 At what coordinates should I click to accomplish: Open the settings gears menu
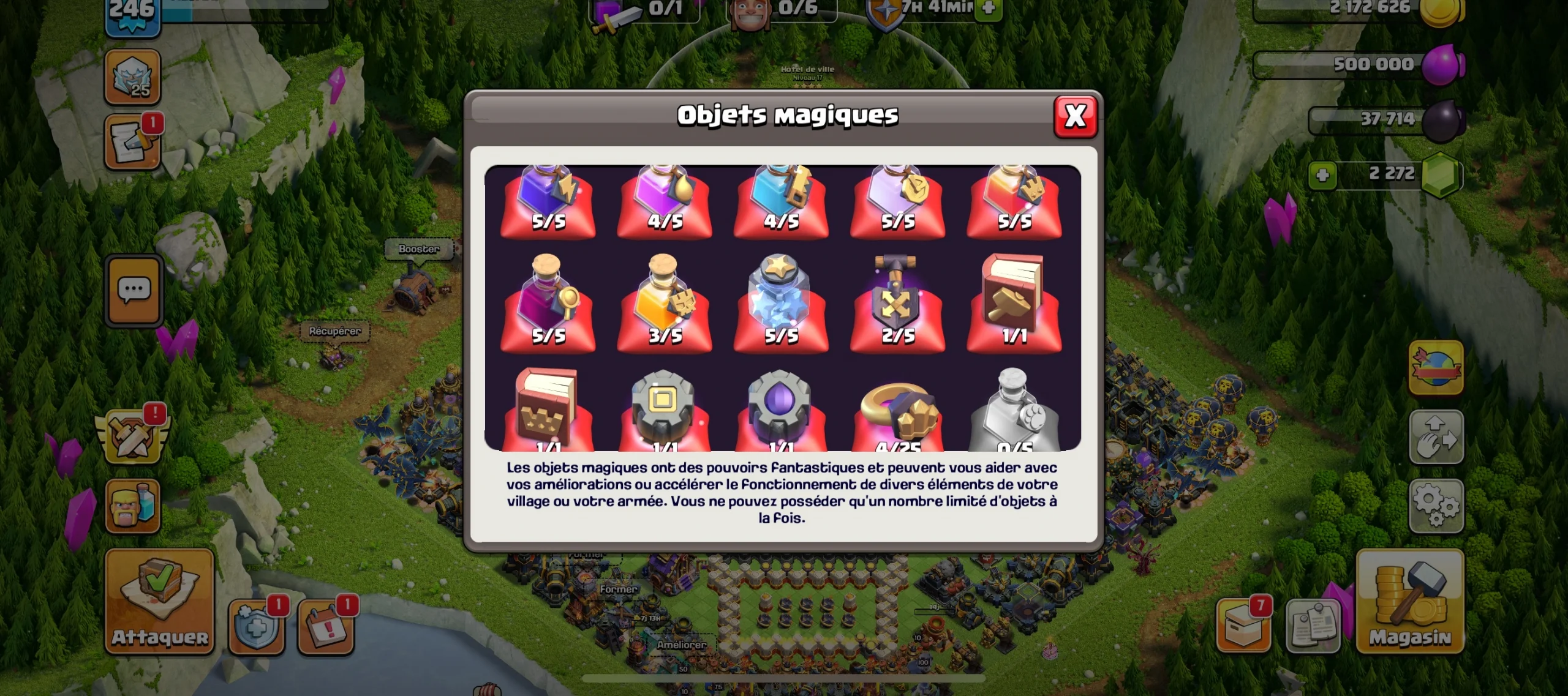[x=1436, y=506]
